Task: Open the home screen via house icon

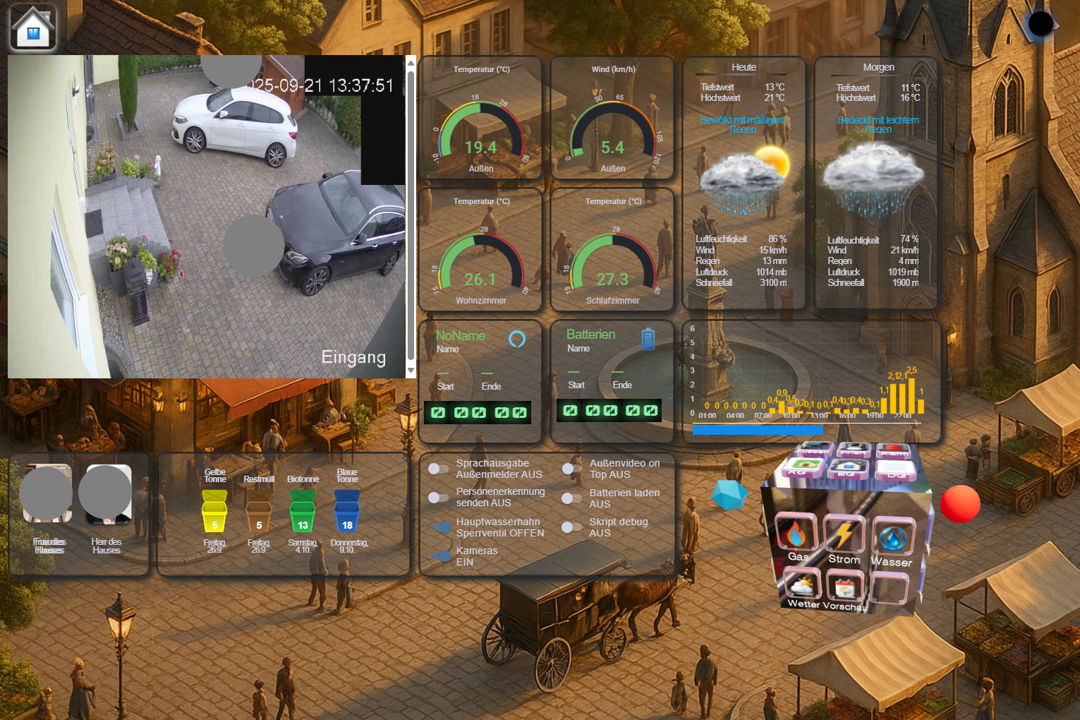Action: 33,27
